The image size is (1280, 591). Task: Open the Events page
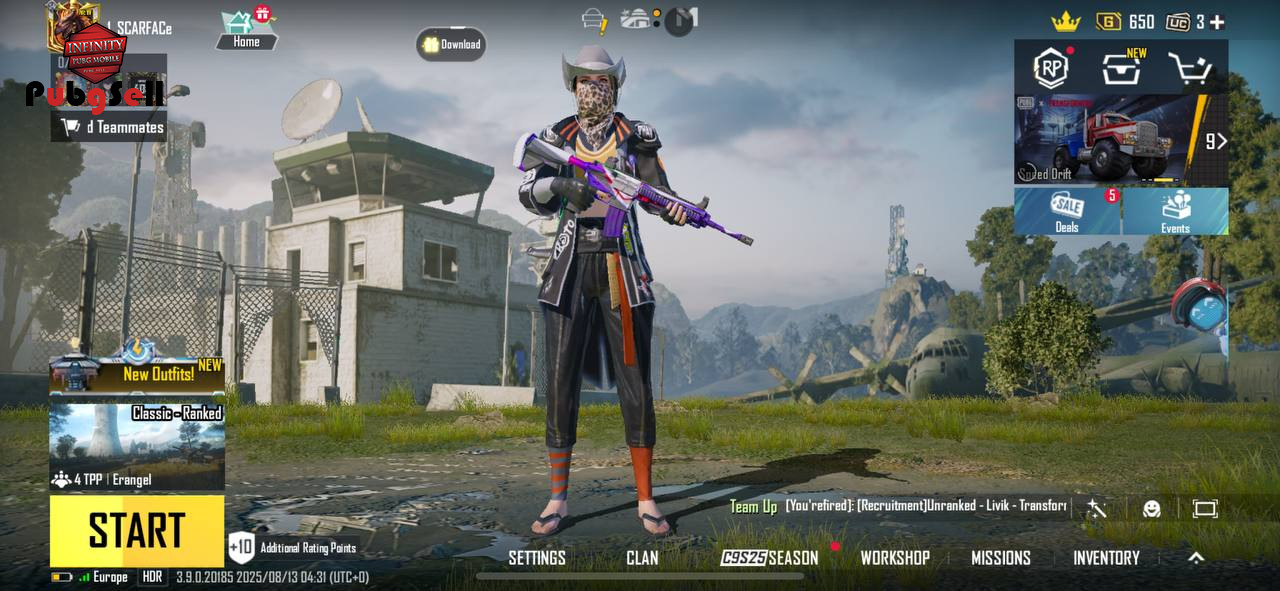pyautogui.click(x=1175, y=211)
